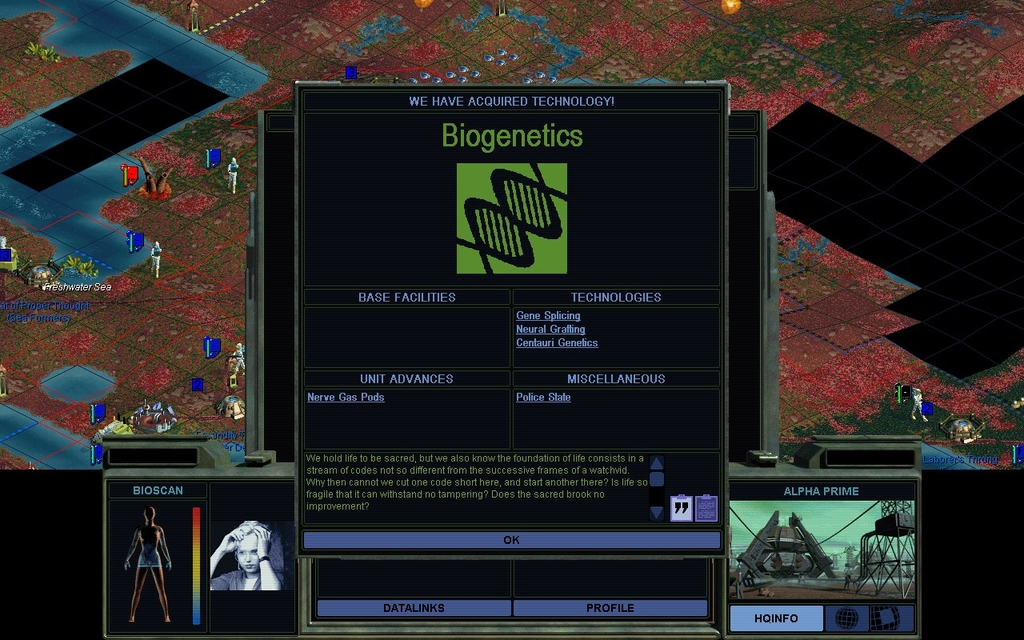
Task: Open the faction Profile
Action: (x=610, y=608)
